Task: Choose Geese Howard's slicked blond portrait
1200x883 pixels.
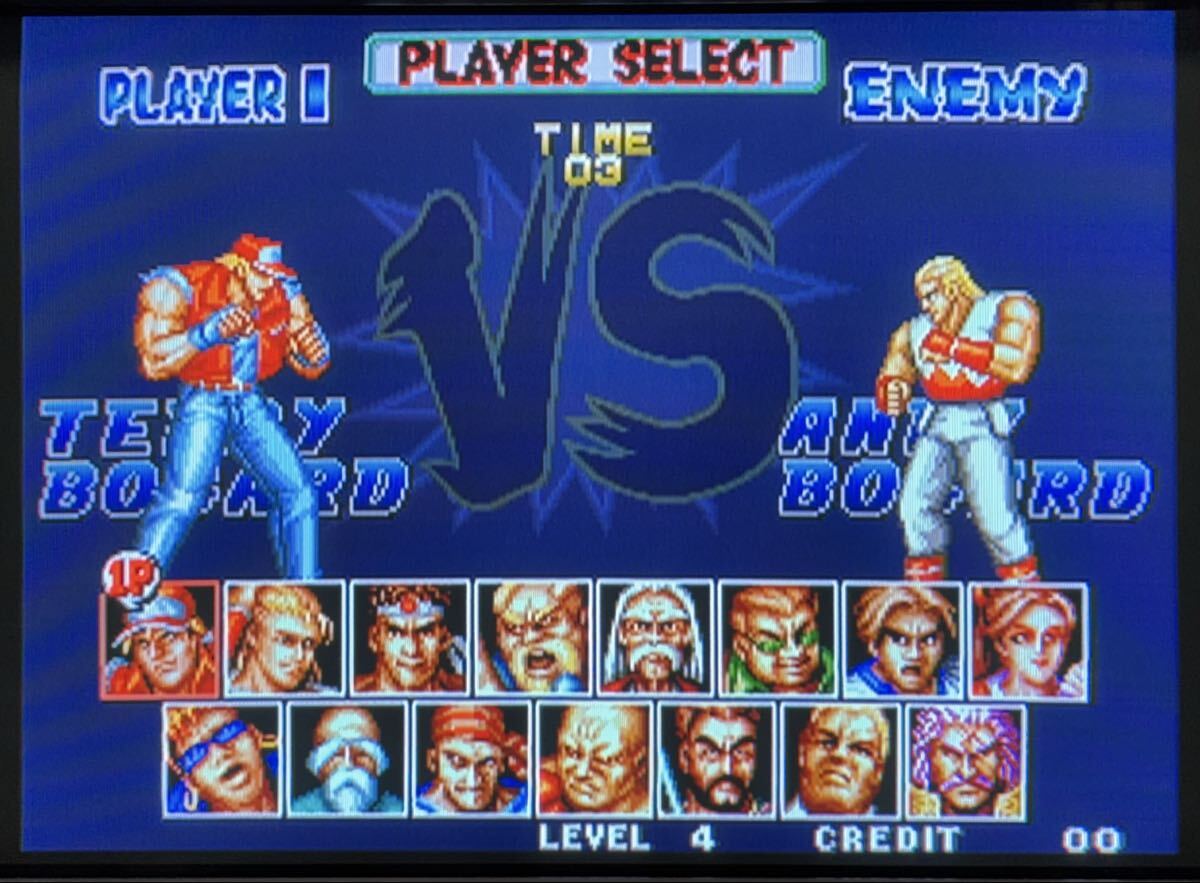Action: coord(840,760)
